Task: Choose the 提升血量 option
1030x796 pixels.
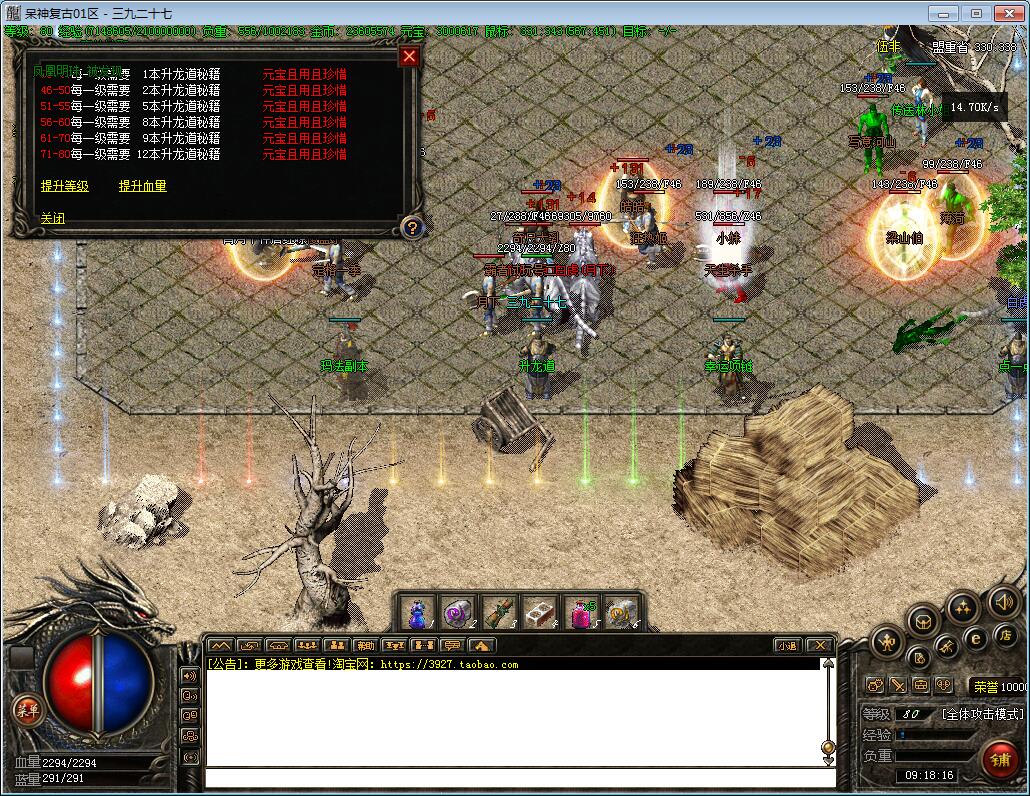Action: (x=143, y=186)
